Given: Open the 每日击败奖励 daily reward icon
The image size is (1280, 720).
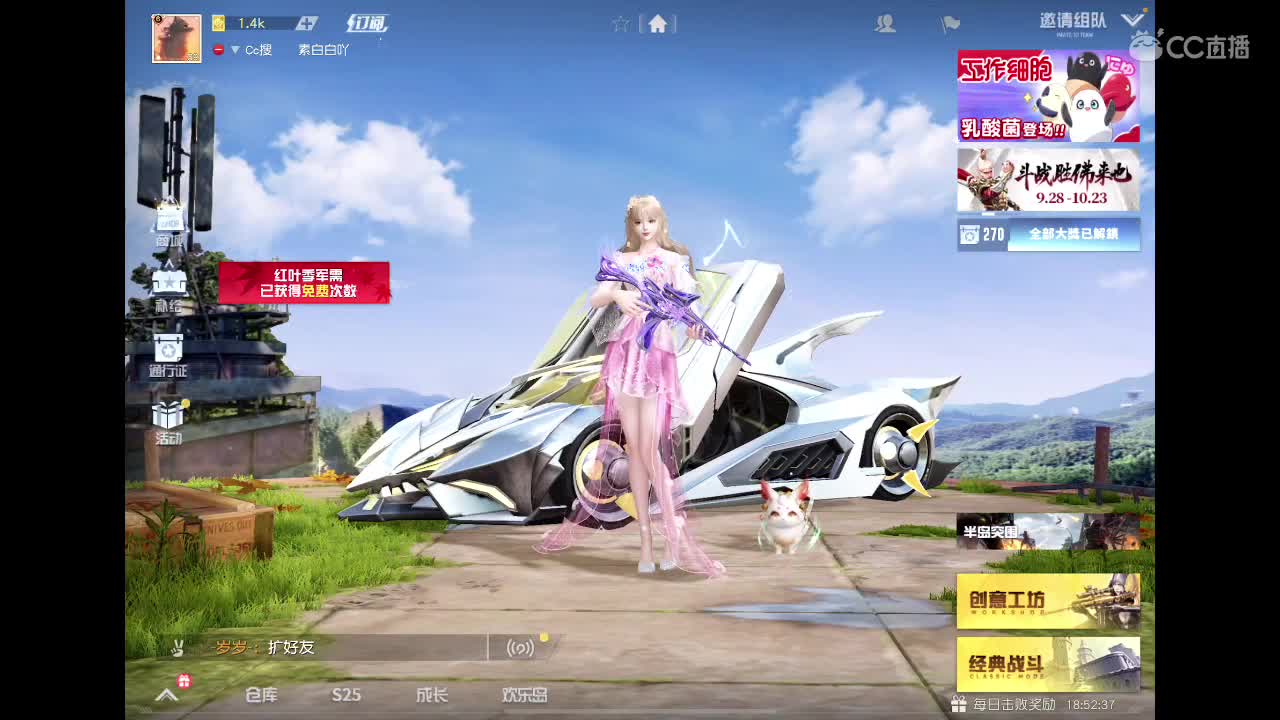Looking at the screenshot, I should (957, 704).
